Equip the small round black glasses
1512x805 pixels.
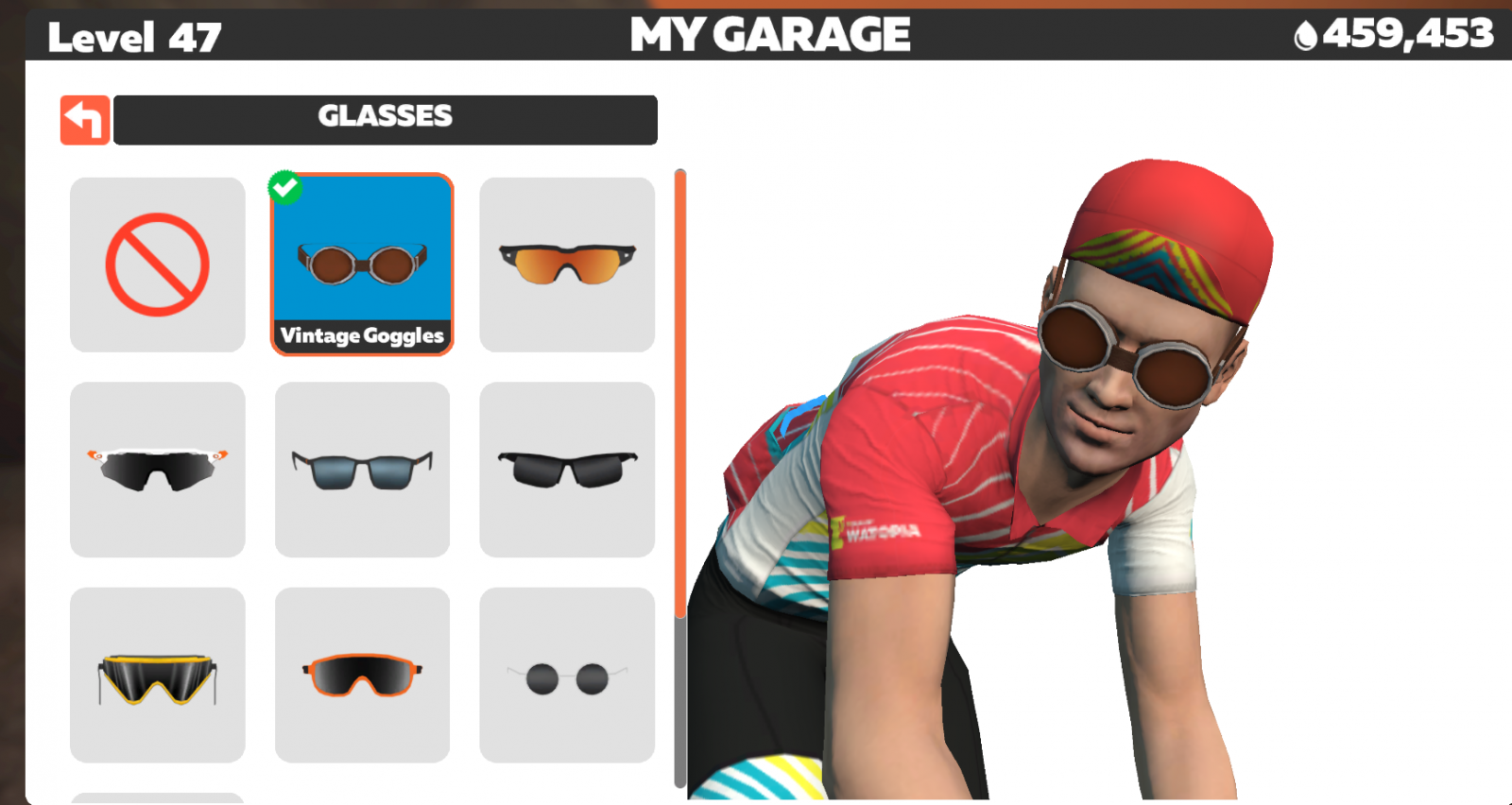567,675
